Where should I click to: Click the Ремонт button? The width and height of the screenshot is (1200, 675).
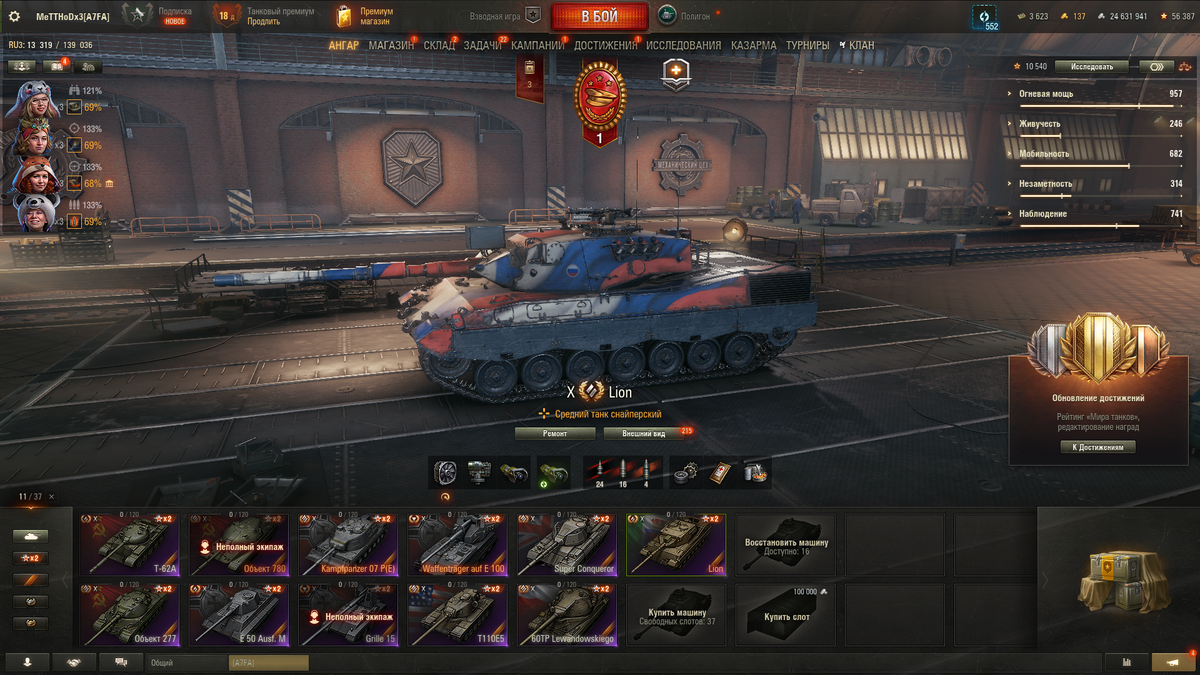[555, 434]
